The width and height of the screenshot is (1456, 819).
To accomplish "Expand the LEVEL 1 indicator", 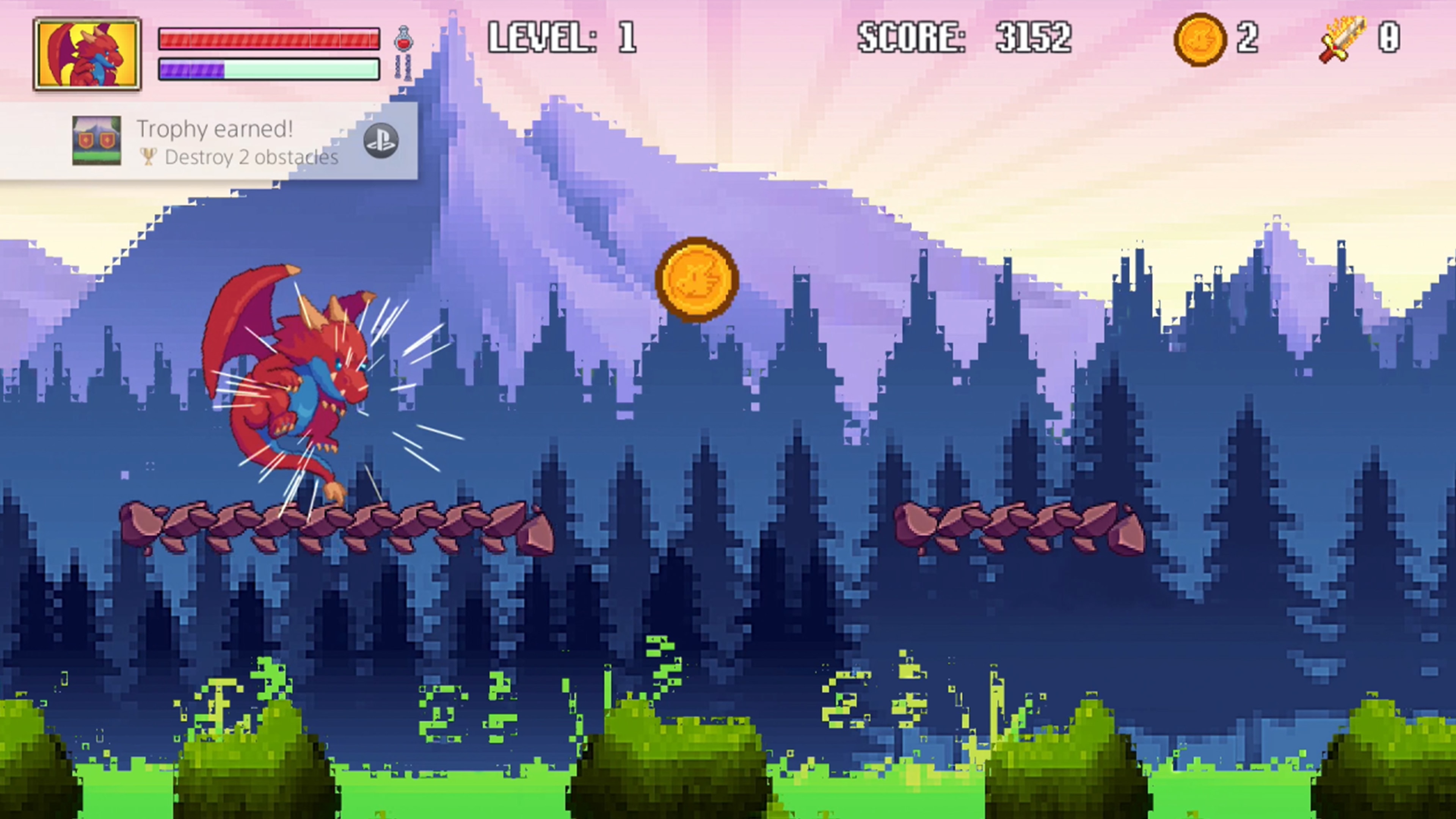I will coord(565,37).
